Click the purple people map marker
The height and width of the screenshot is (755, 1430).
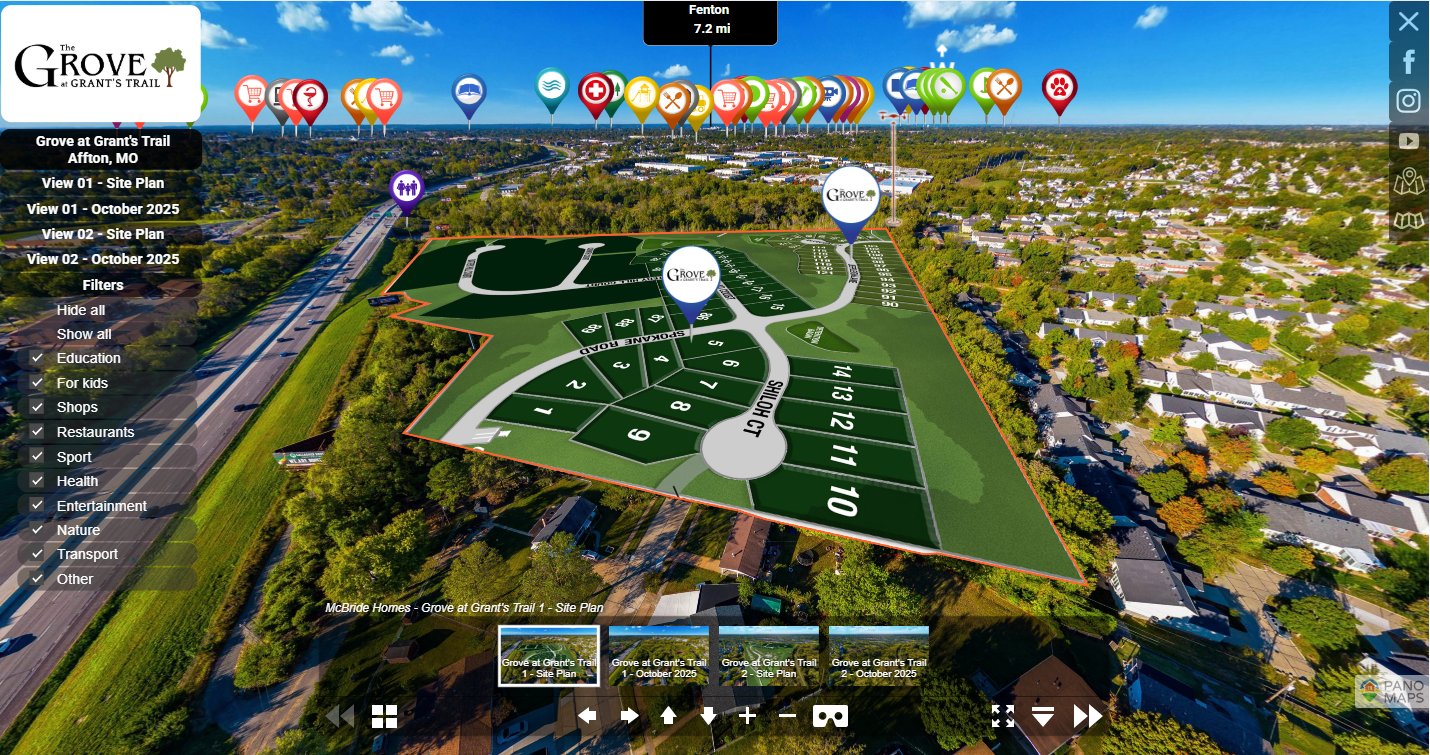(x=406, y=187)
